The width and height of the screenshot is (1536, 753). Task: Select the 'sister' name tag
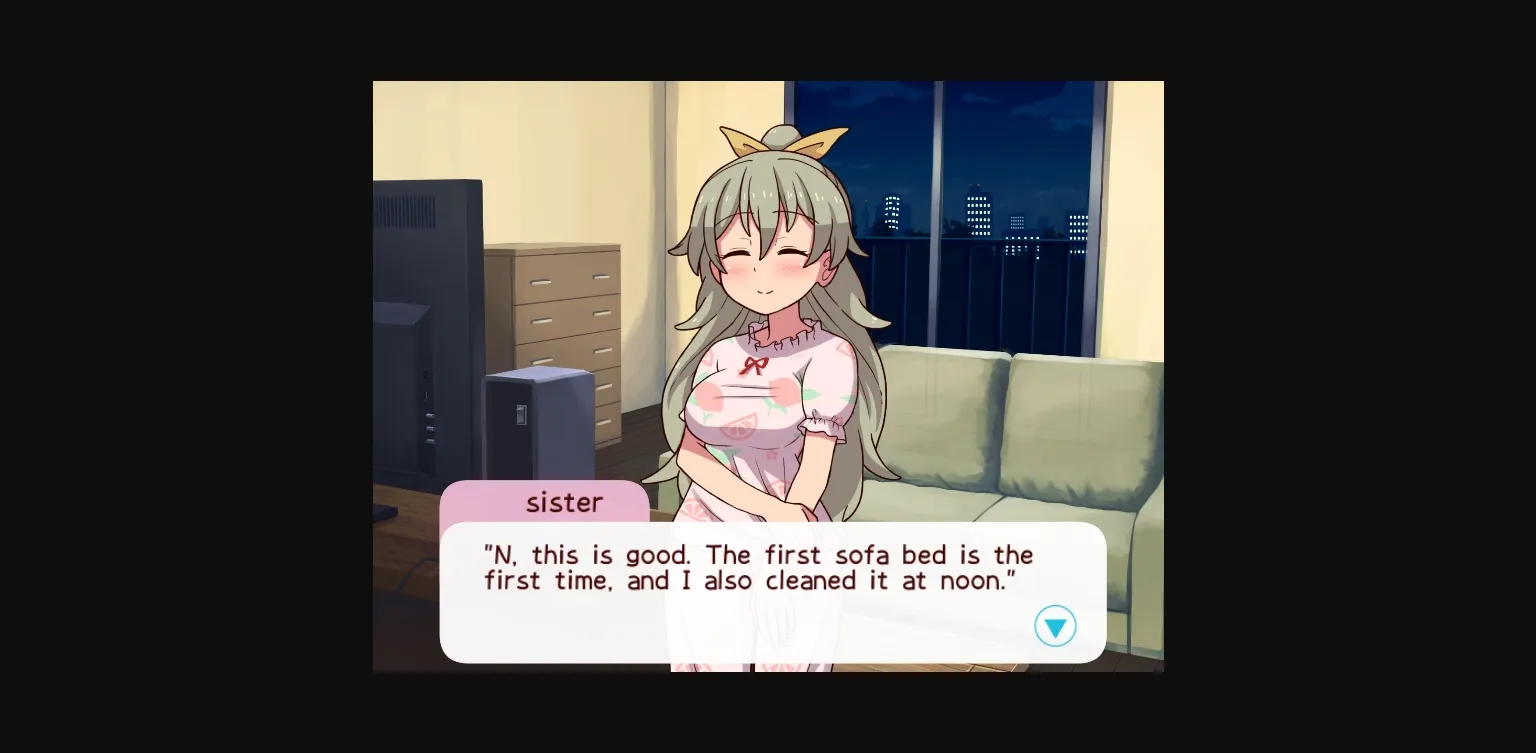[564, 503]
